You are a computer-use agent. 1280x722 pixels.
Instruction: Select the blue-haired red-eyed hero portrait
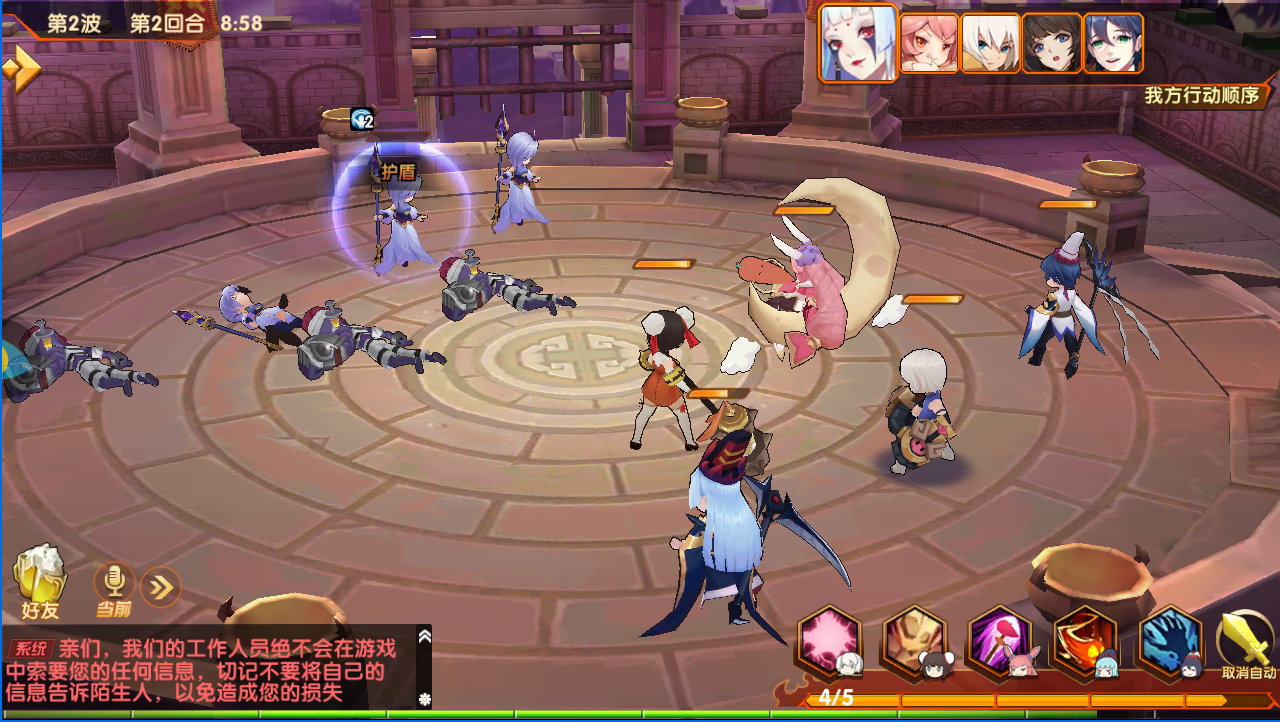tap(858, 42)
